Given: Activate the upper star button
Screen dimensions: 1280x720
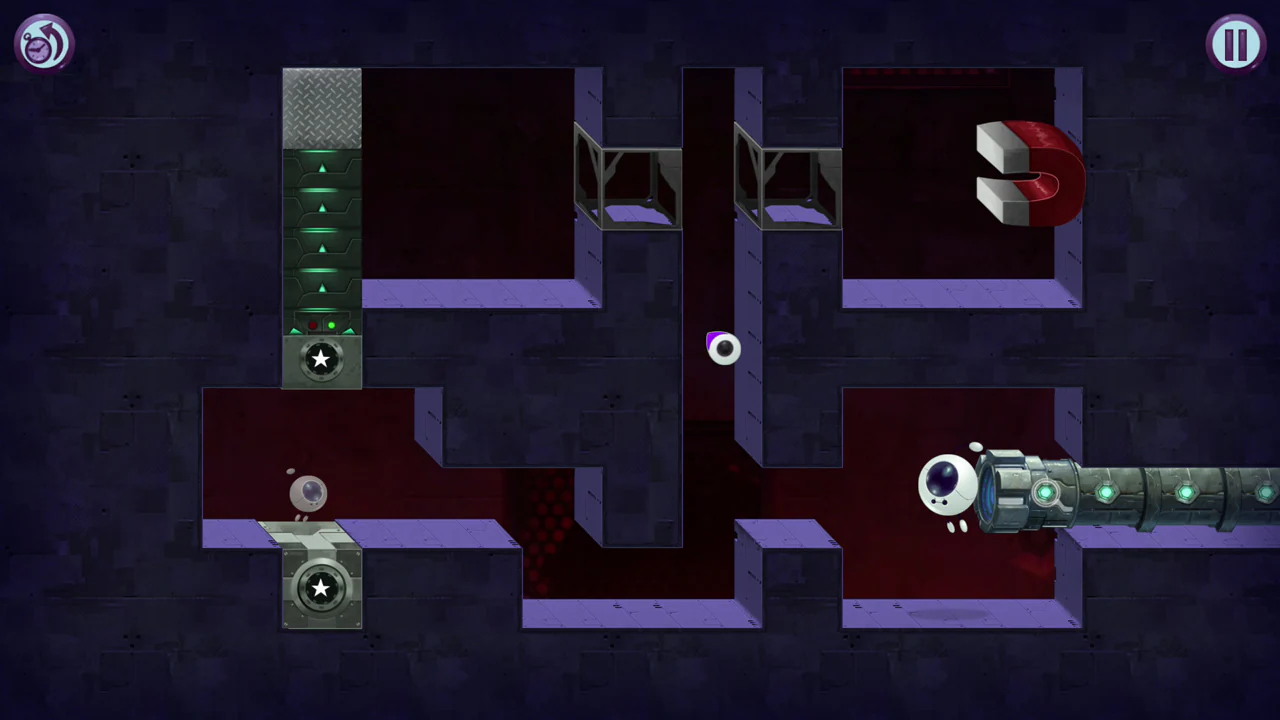Looking at the screenshot, I should coord(321,360).
